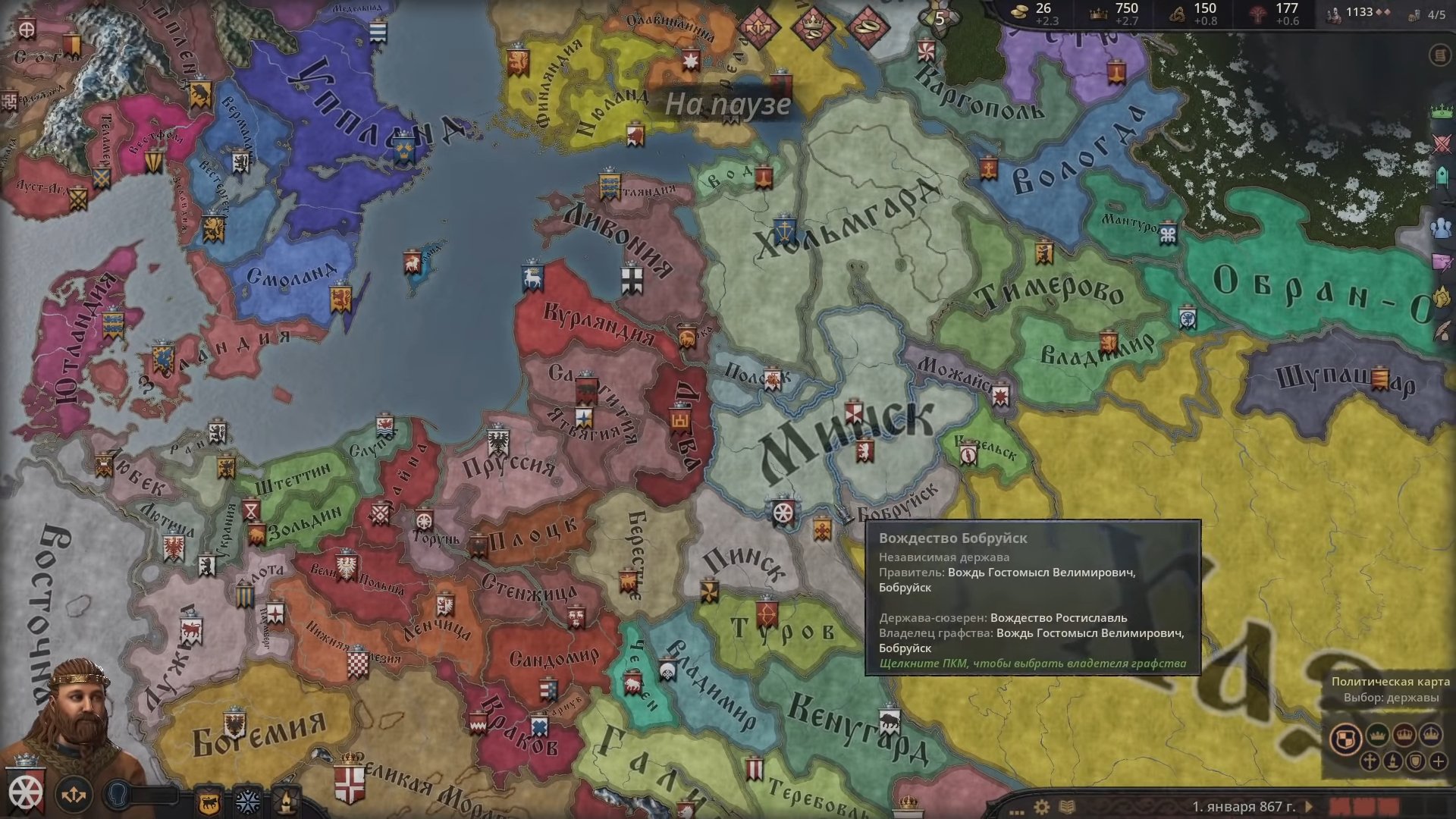Screen dimensions: 1456x819
Task: Open the crossed swords military panel
Action: 1442,145
